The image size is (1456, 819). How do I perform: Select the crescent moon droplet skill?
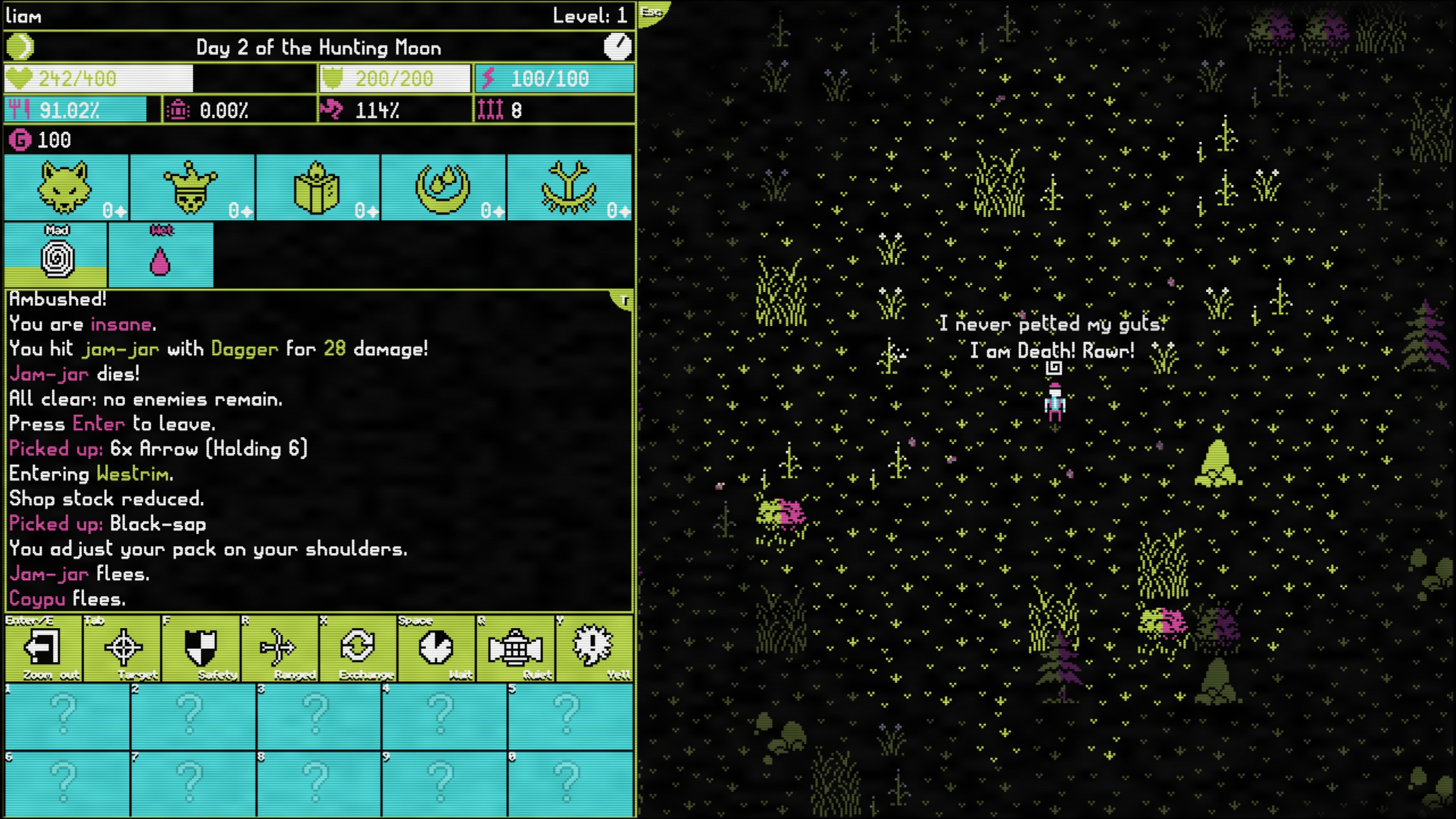click(444, 187)
